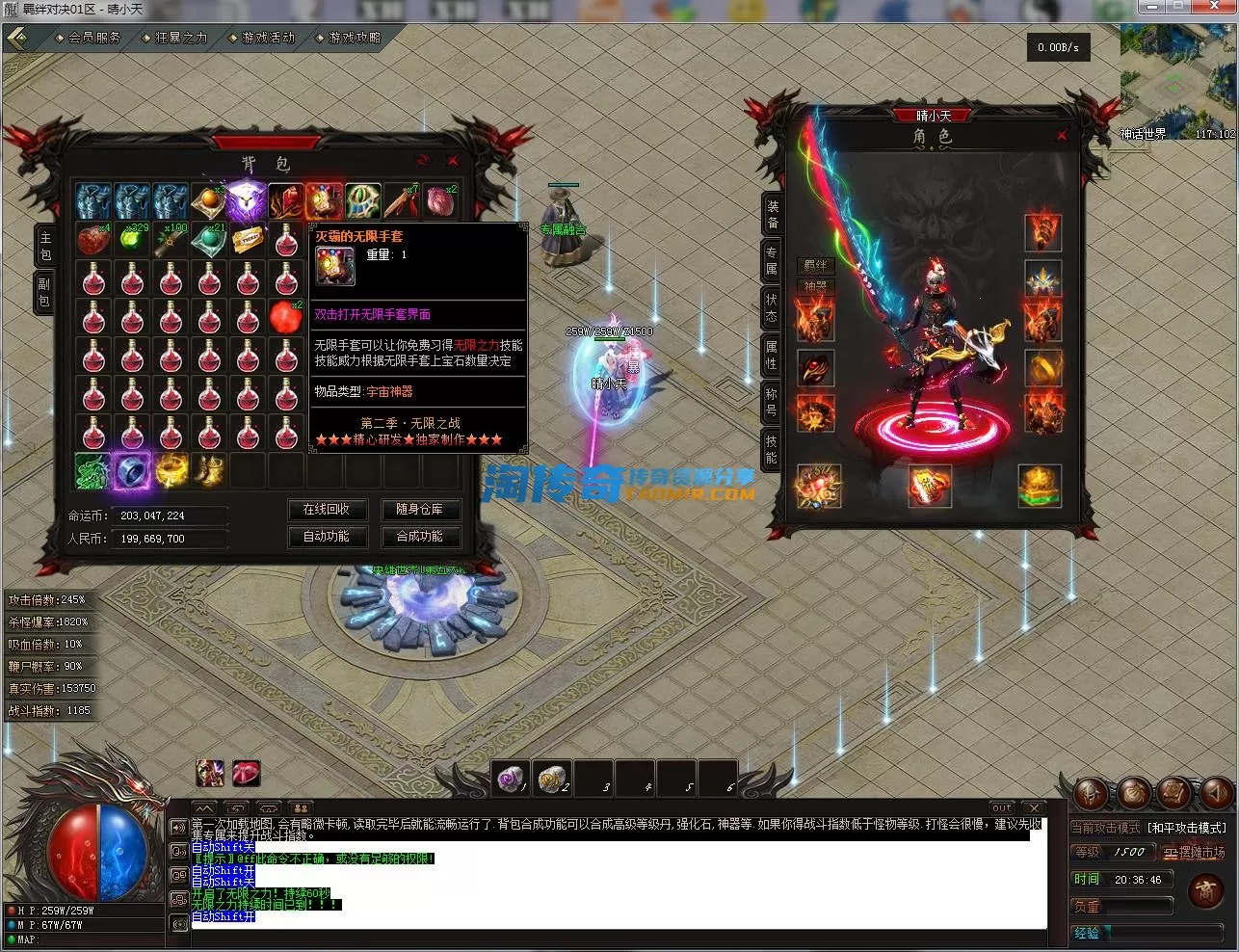This screenshot has height=952, width=1239.
Task: Select the gold ring equipment slot
Action: coord(1042,367)
